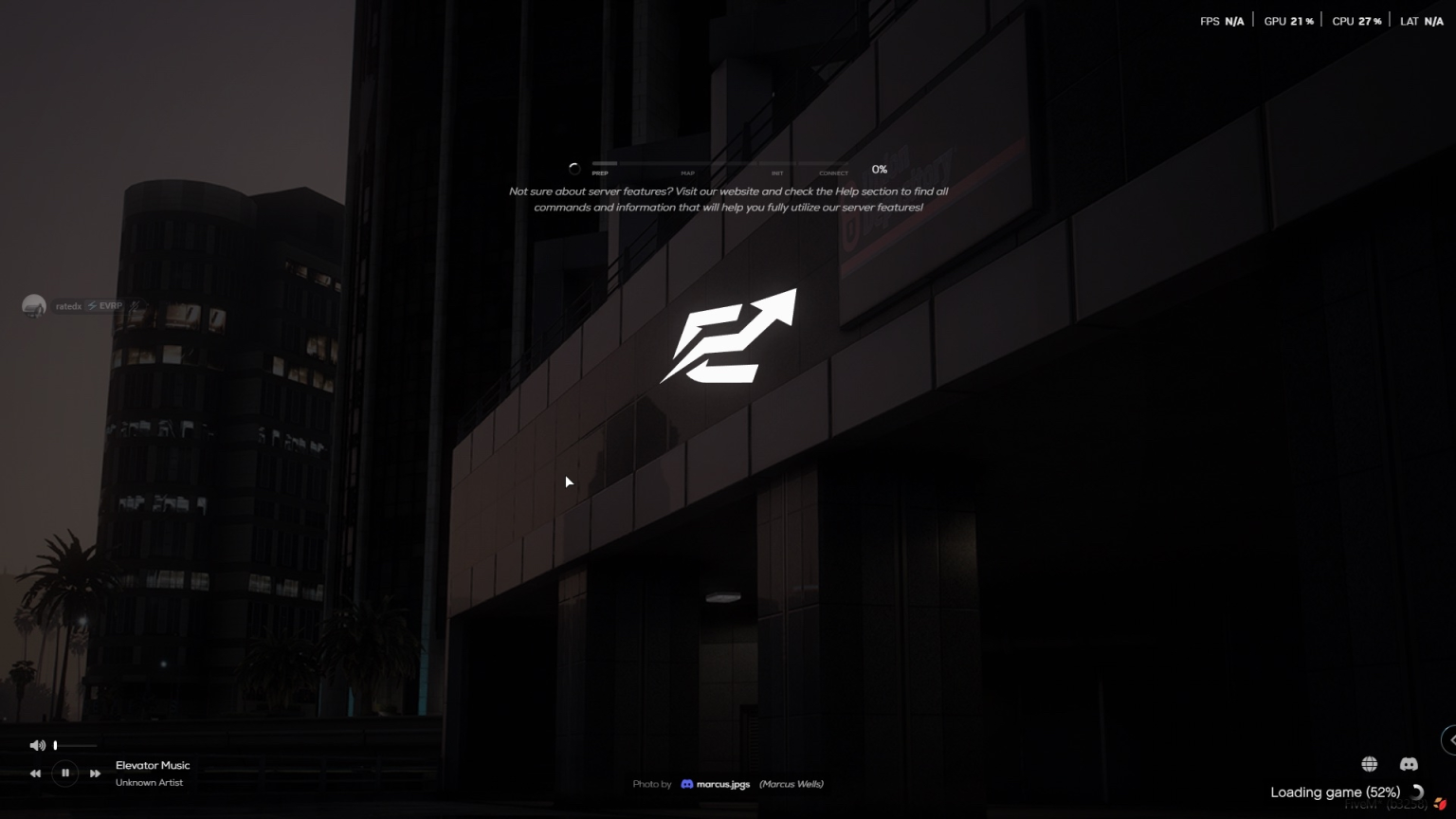Join the Discord server via the Discord icon
This screenshot has height=819, width=1456.
pos(1409,763)
